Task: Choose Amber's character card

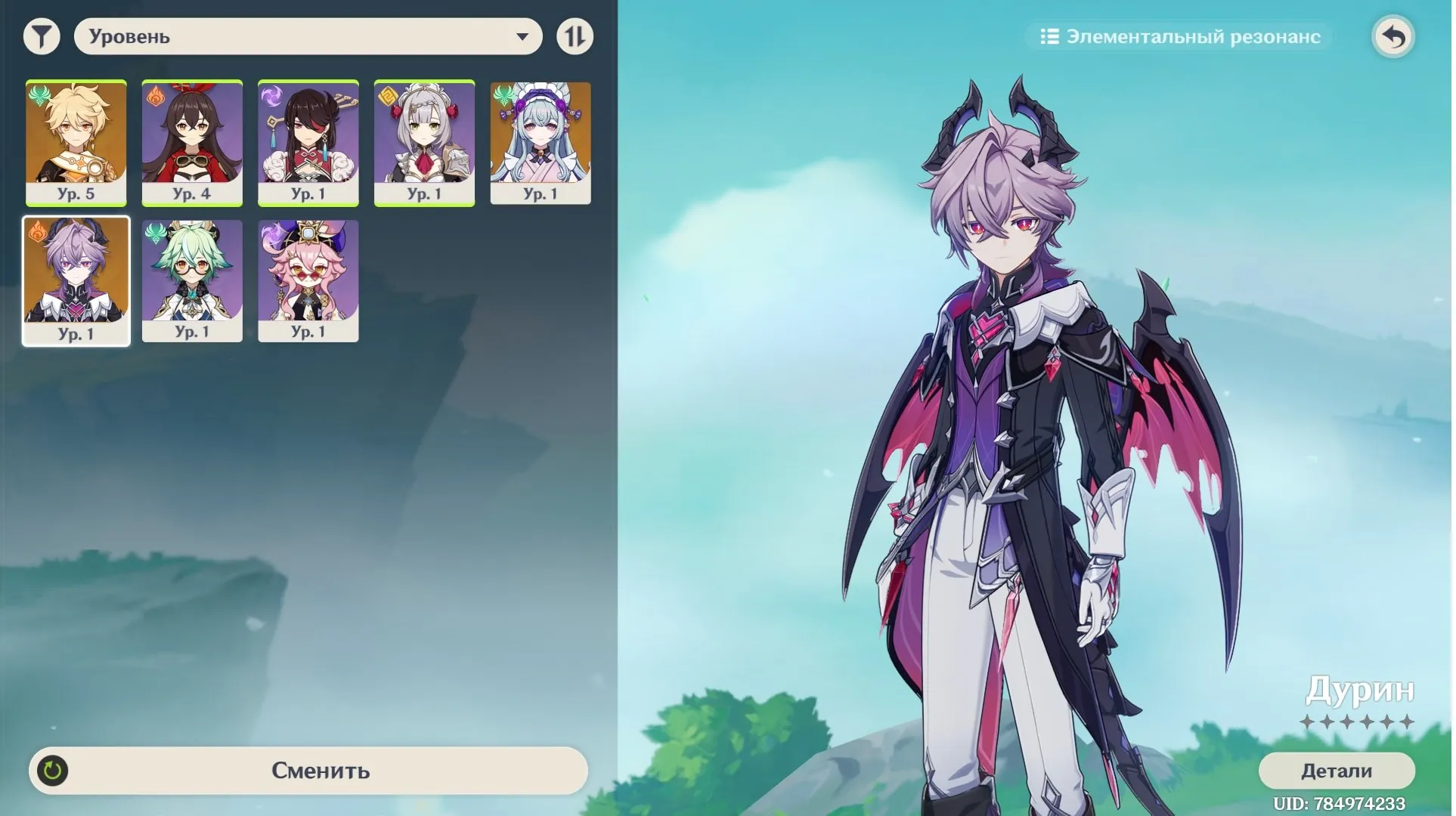Action: [x=192, y=142]
